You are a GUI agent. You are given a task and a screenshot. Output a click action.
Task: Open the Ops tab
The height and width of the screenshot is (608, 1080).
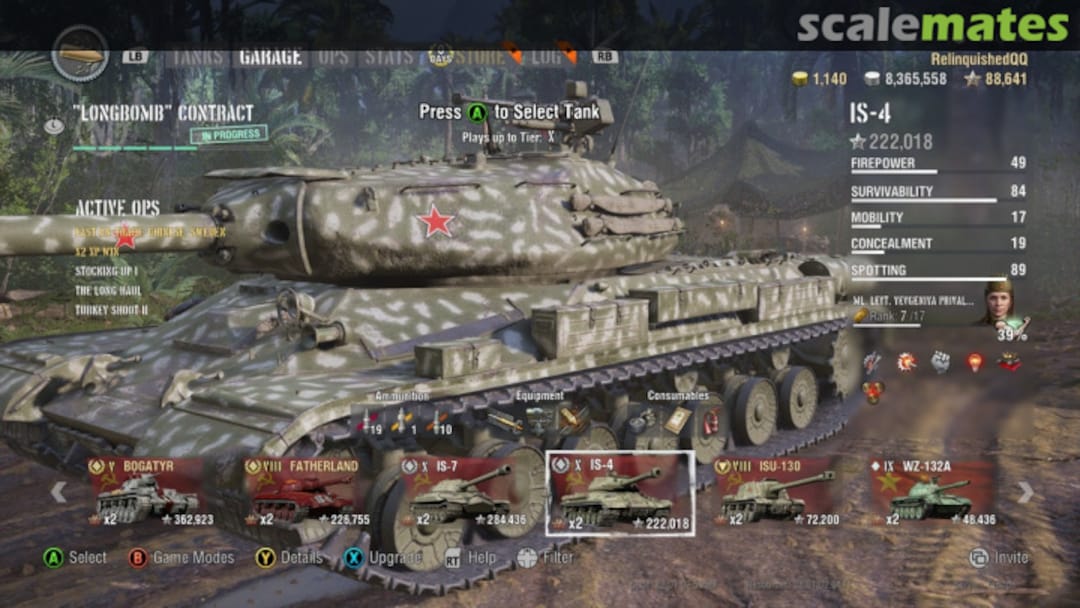tap(333, 56)
